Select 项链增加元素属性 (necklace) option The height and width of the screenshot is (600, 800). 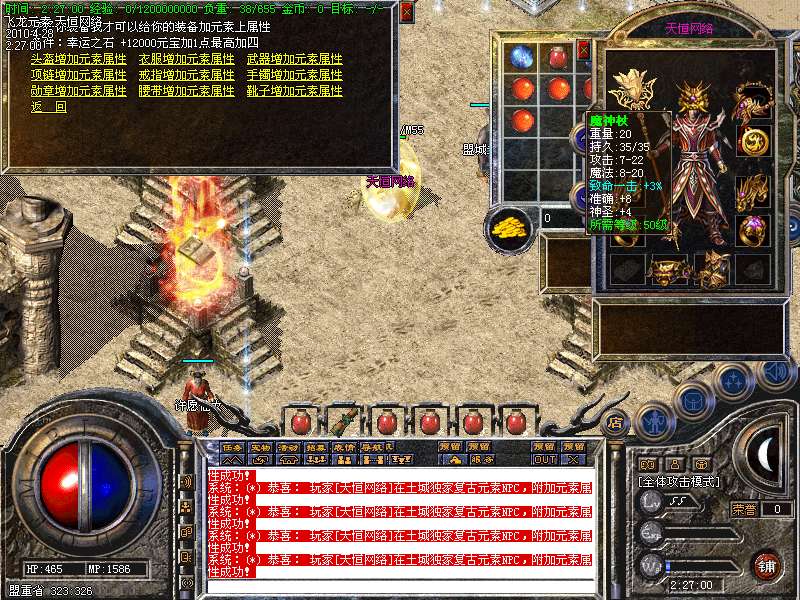78,75
